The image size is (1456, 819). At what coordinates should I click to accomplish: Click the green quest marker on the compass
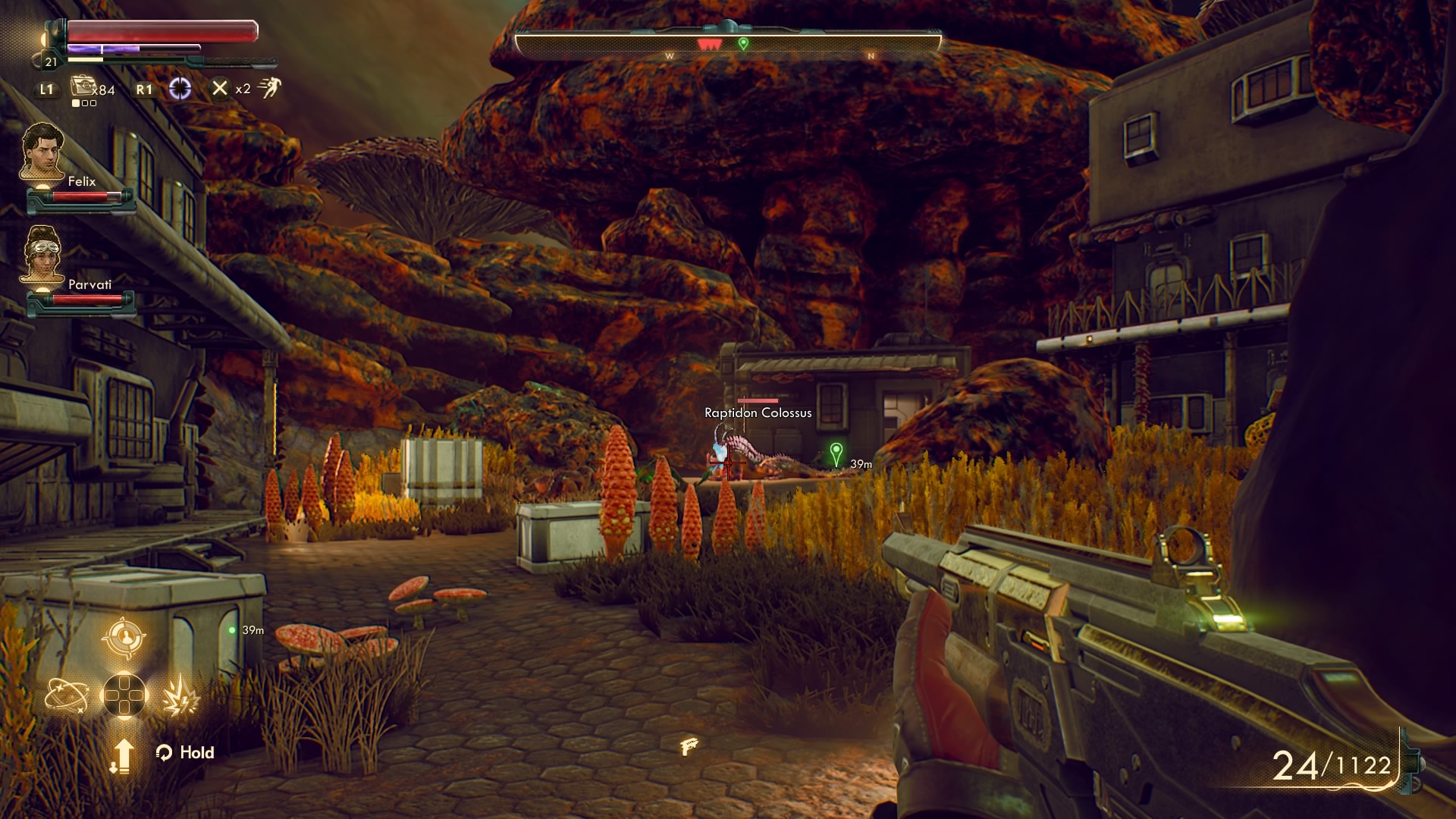point(743,43)
